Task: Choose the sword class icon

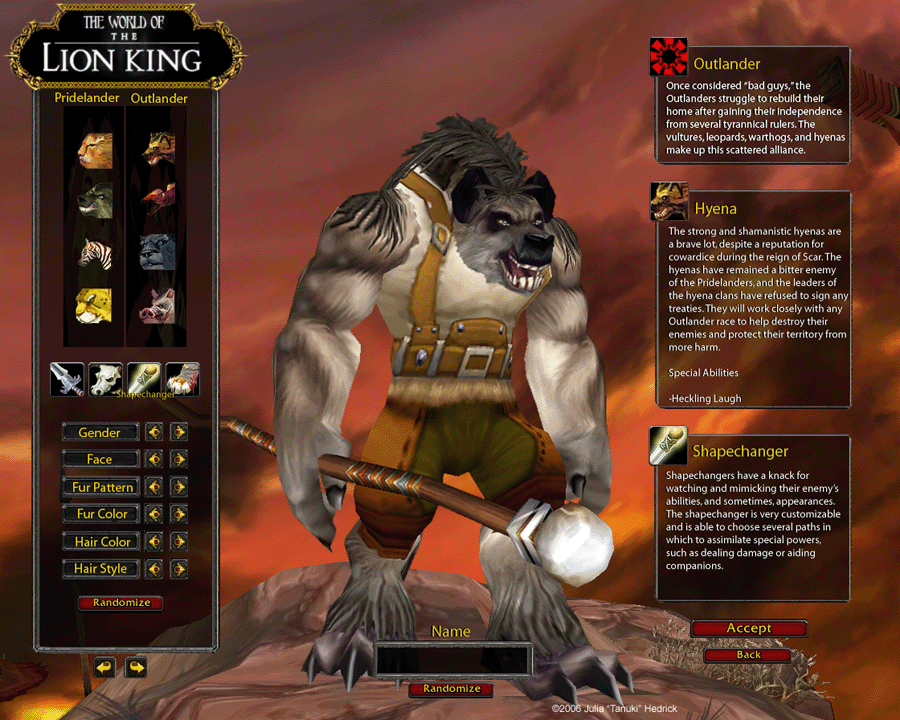Action: pos(67,379)
